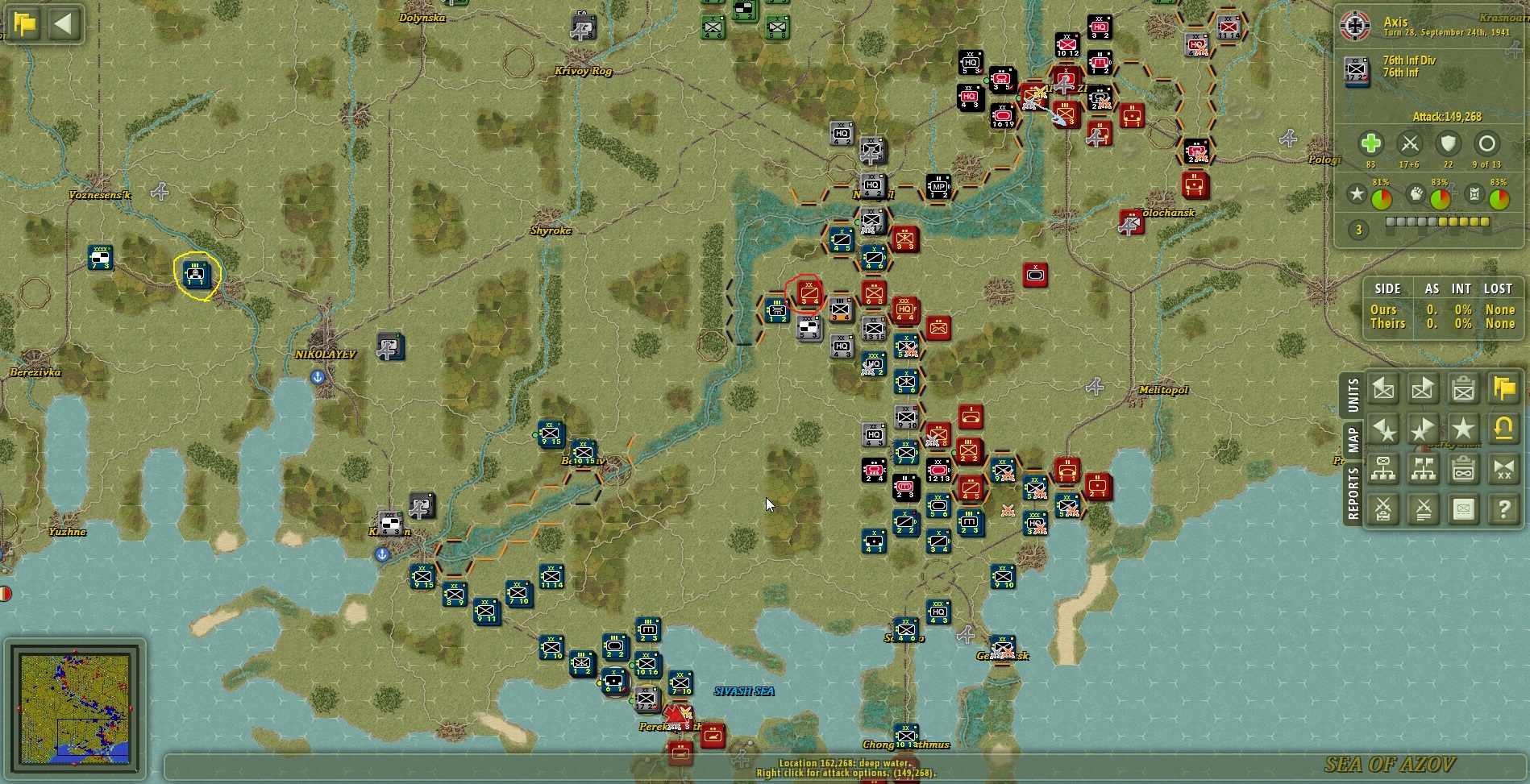This screenshot has width=1530, height=784.
Task: Select the previous unit arrow icon
Action: coord(1384,389)
